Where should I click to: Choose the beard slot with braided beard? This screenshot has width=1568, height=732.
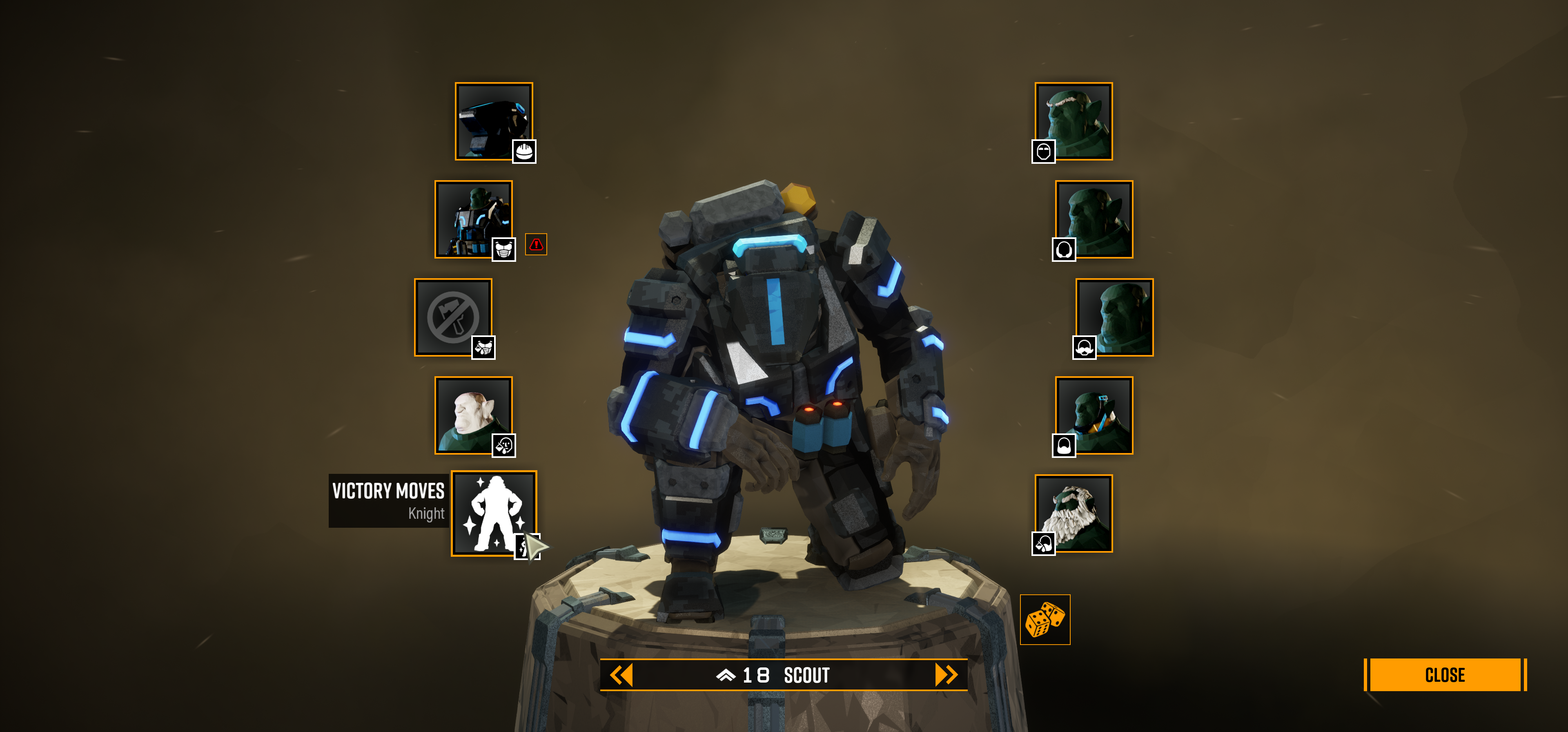click(x=1094, y=415)
